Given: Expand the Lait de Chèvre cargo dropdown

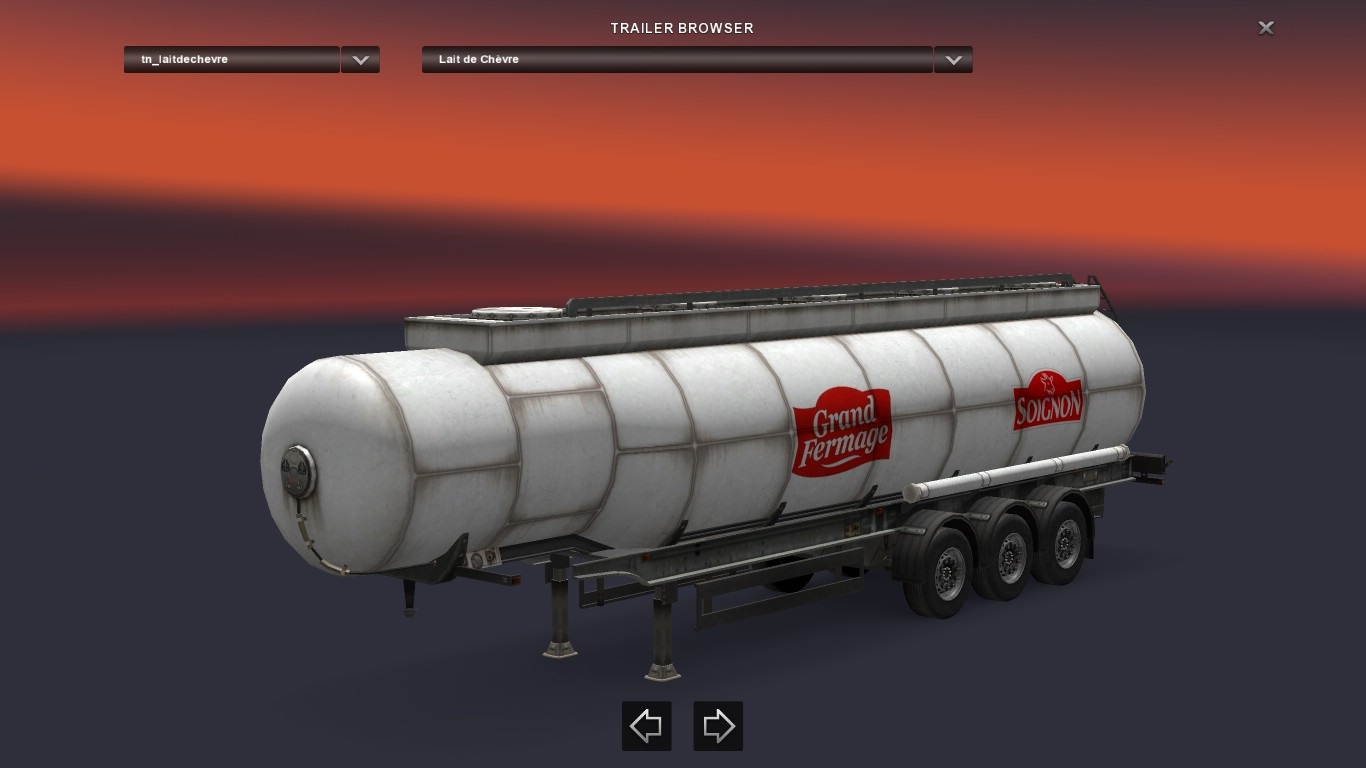Looking at the screenshot, I should [x=953, y=60].
